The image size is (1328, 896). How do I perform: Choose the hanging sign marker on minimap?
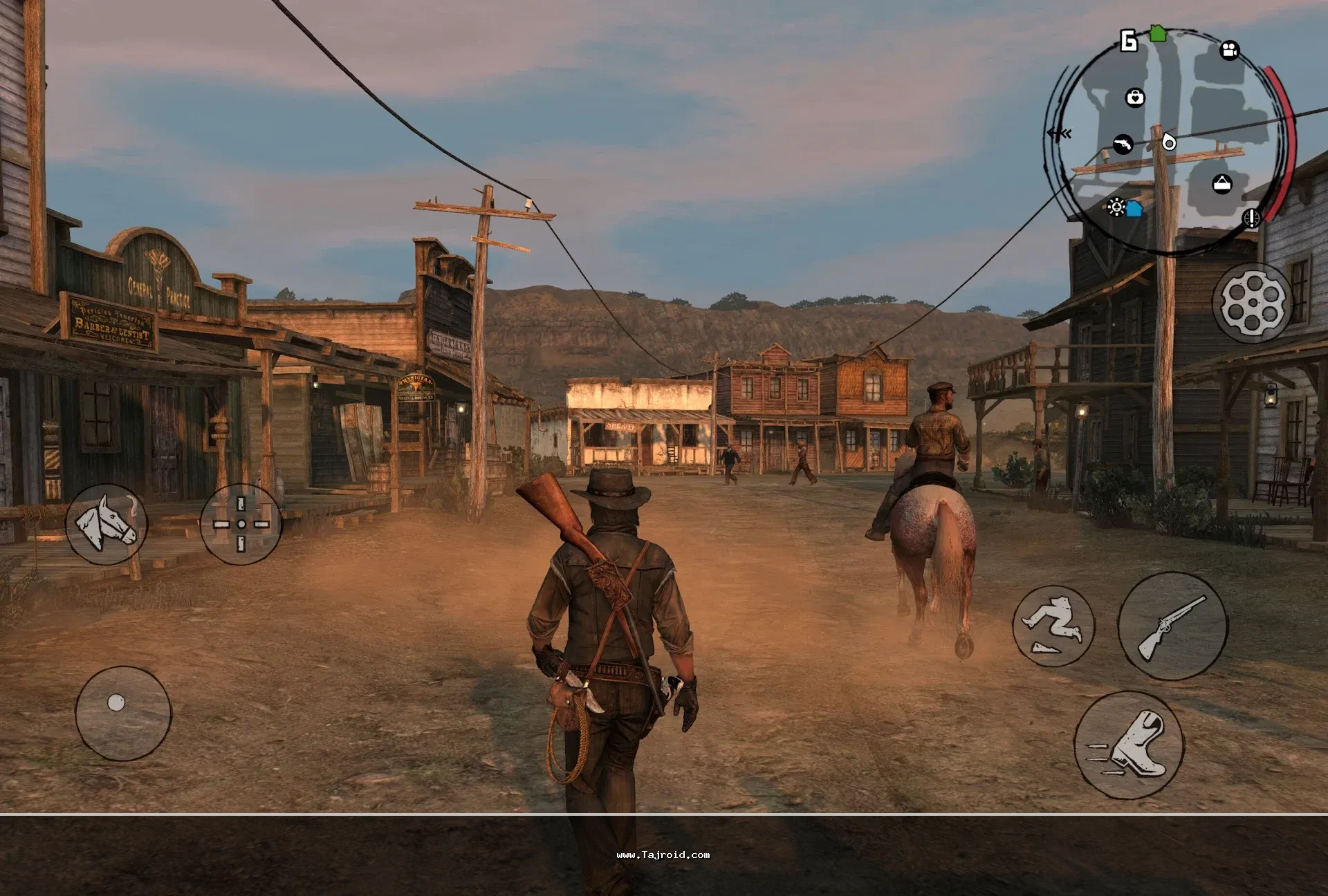point(1222,184)
